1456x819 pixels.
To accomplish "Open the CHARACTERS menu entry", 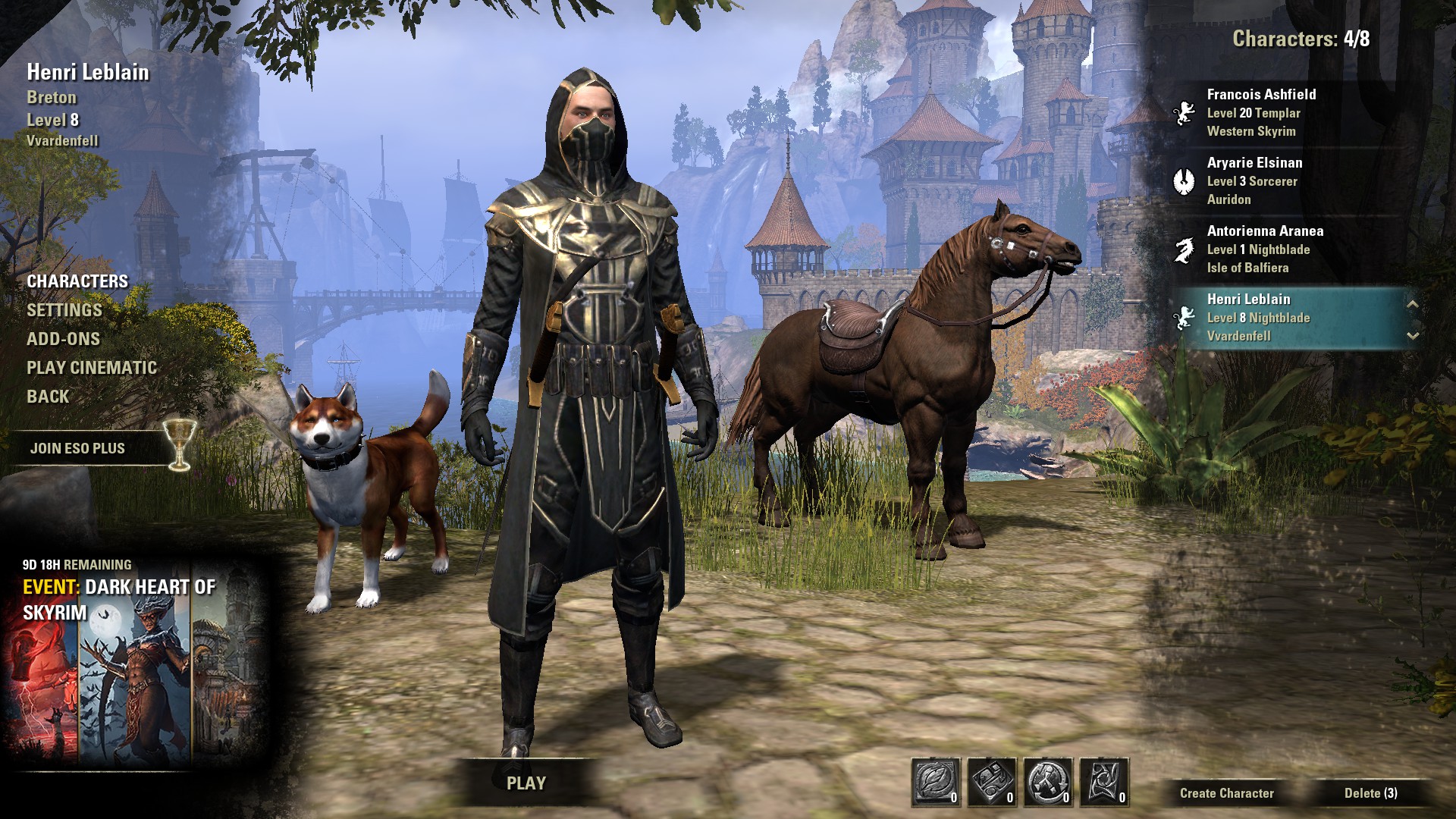I will [x=77, y=280].
